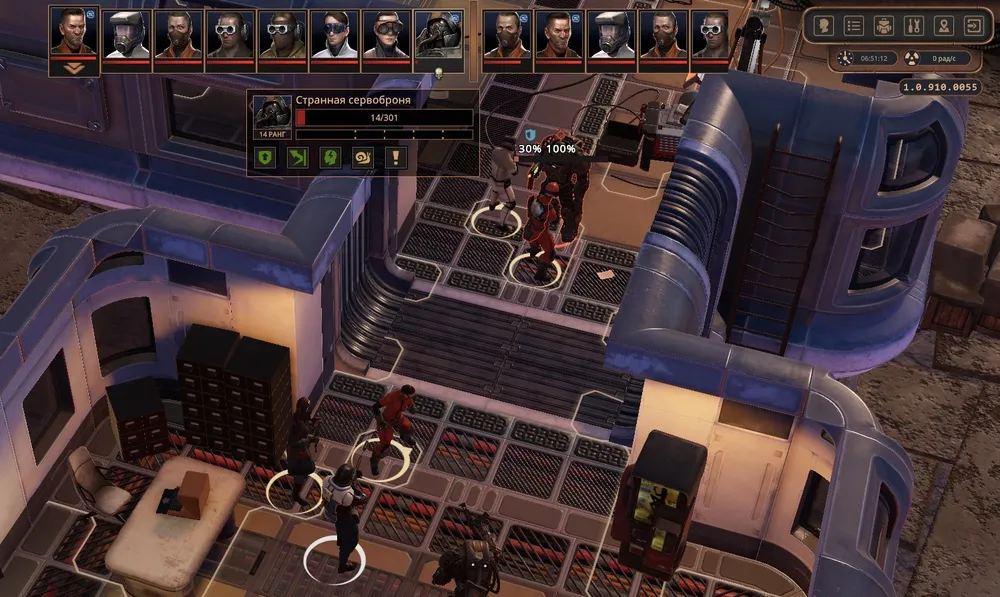Image resolution: width=1000 pixels, height=597 pixels.
Task: Open the quest journal list icon
Action: pos(853,26)
